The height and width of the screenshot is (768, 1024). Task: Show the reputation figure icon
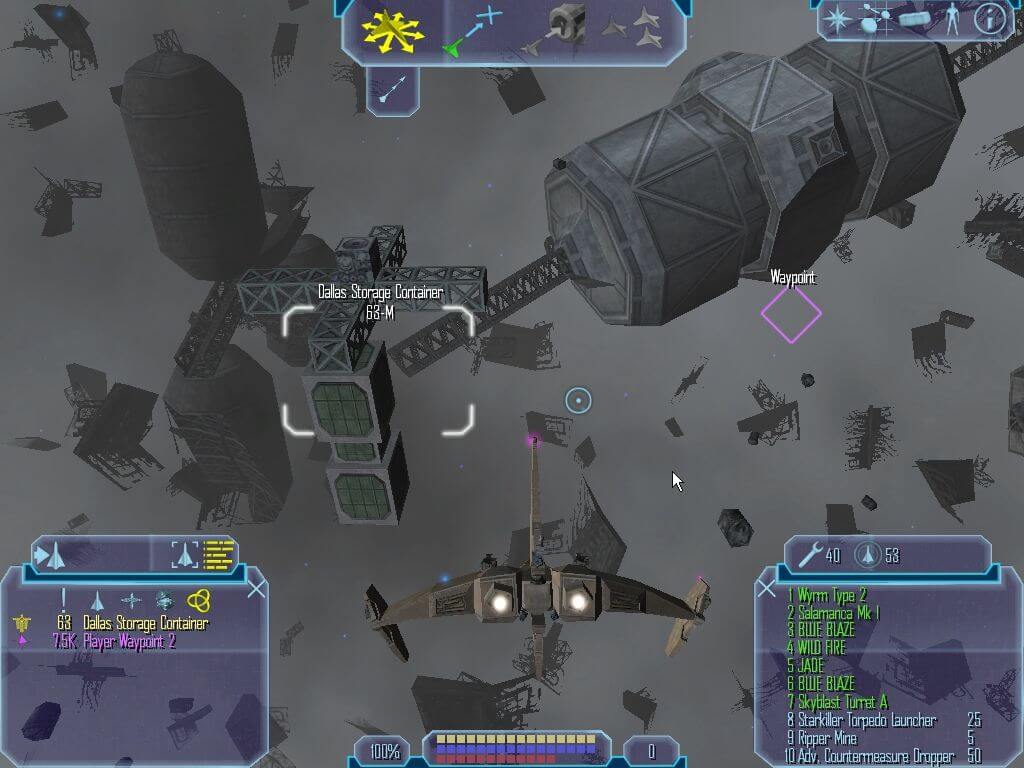(951, 19)
